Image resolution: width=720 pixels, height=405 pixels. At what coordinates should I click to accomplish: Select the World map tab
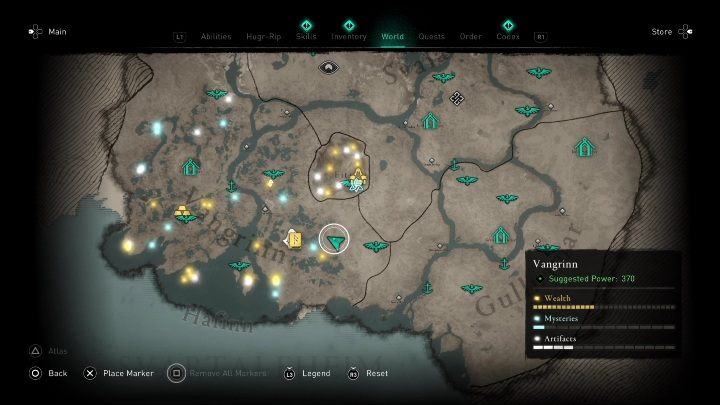coord(393,37)
